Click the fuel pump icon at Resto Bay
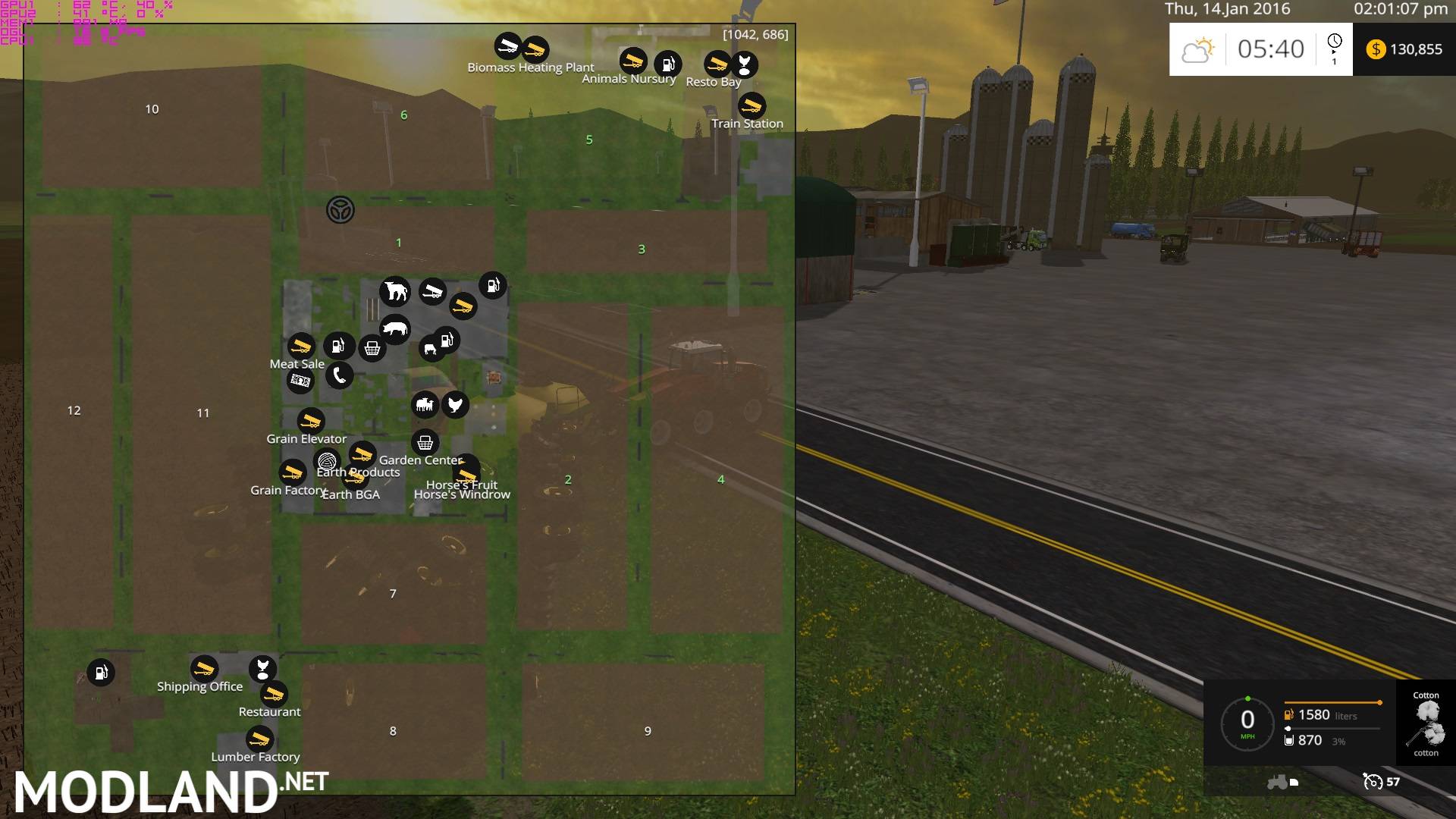This screenshot has height=819, width=1456. 668,64
